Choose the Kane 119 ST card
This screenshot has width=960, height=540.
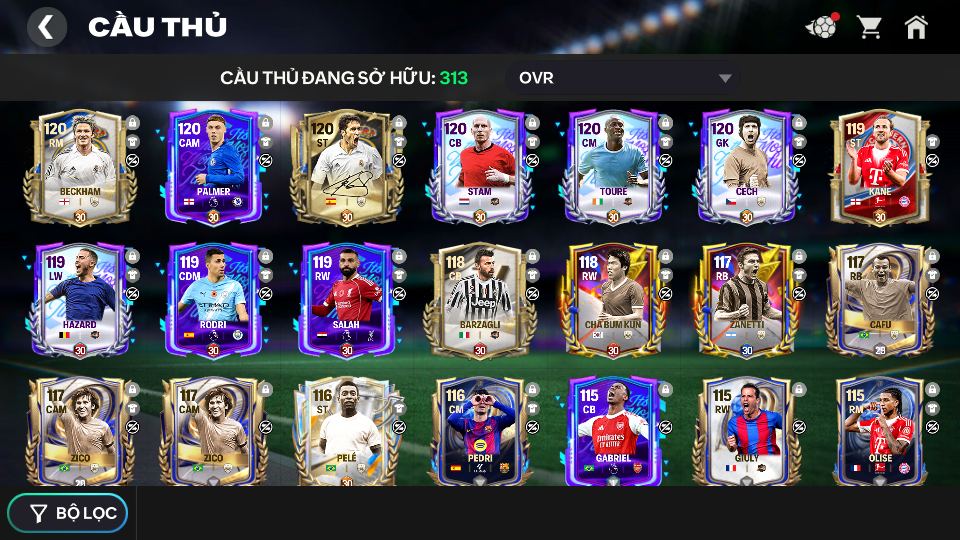click(880, 166)
